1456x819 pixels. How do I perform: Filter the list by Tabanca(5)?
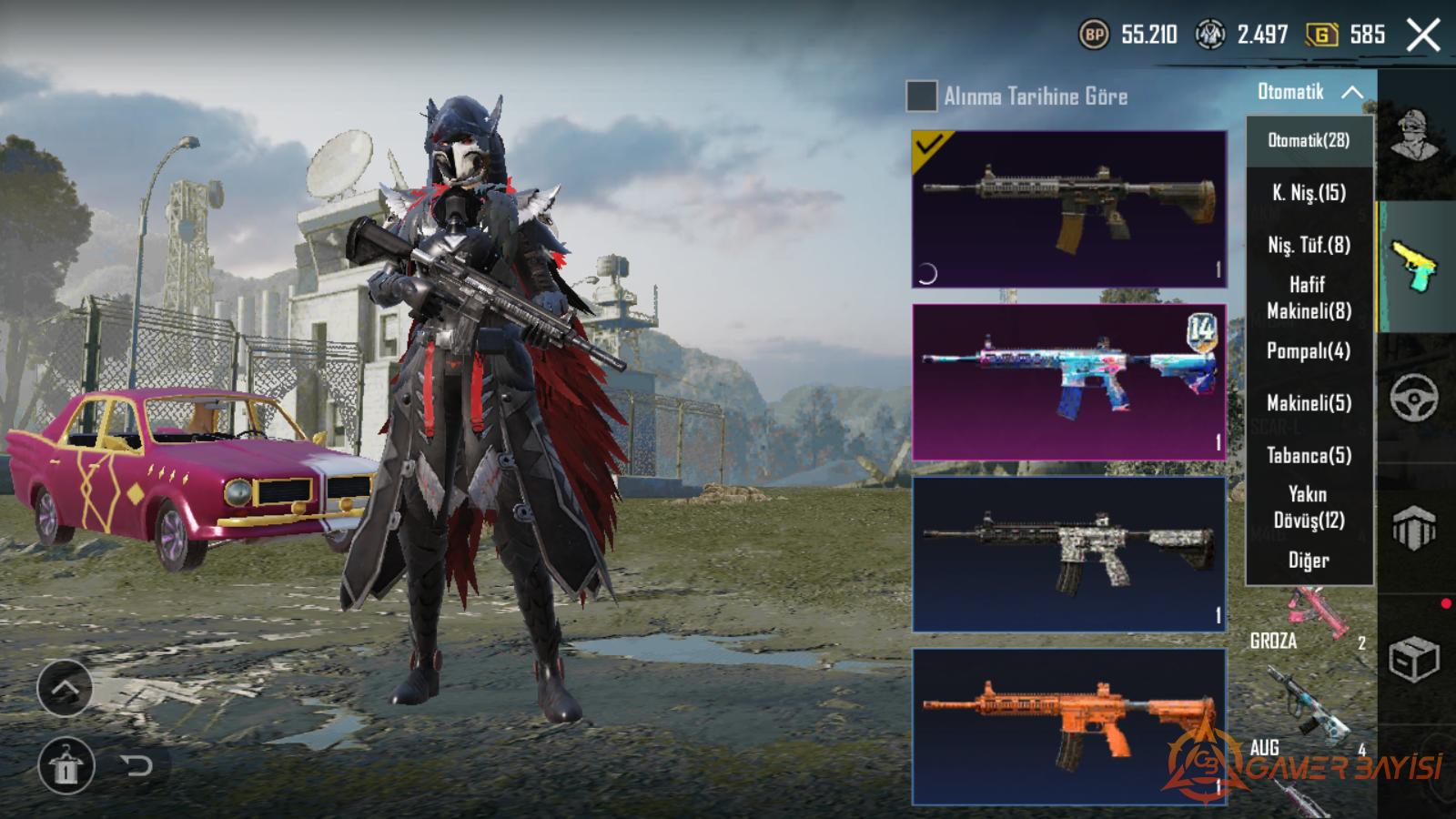(x=1309, y=455)
